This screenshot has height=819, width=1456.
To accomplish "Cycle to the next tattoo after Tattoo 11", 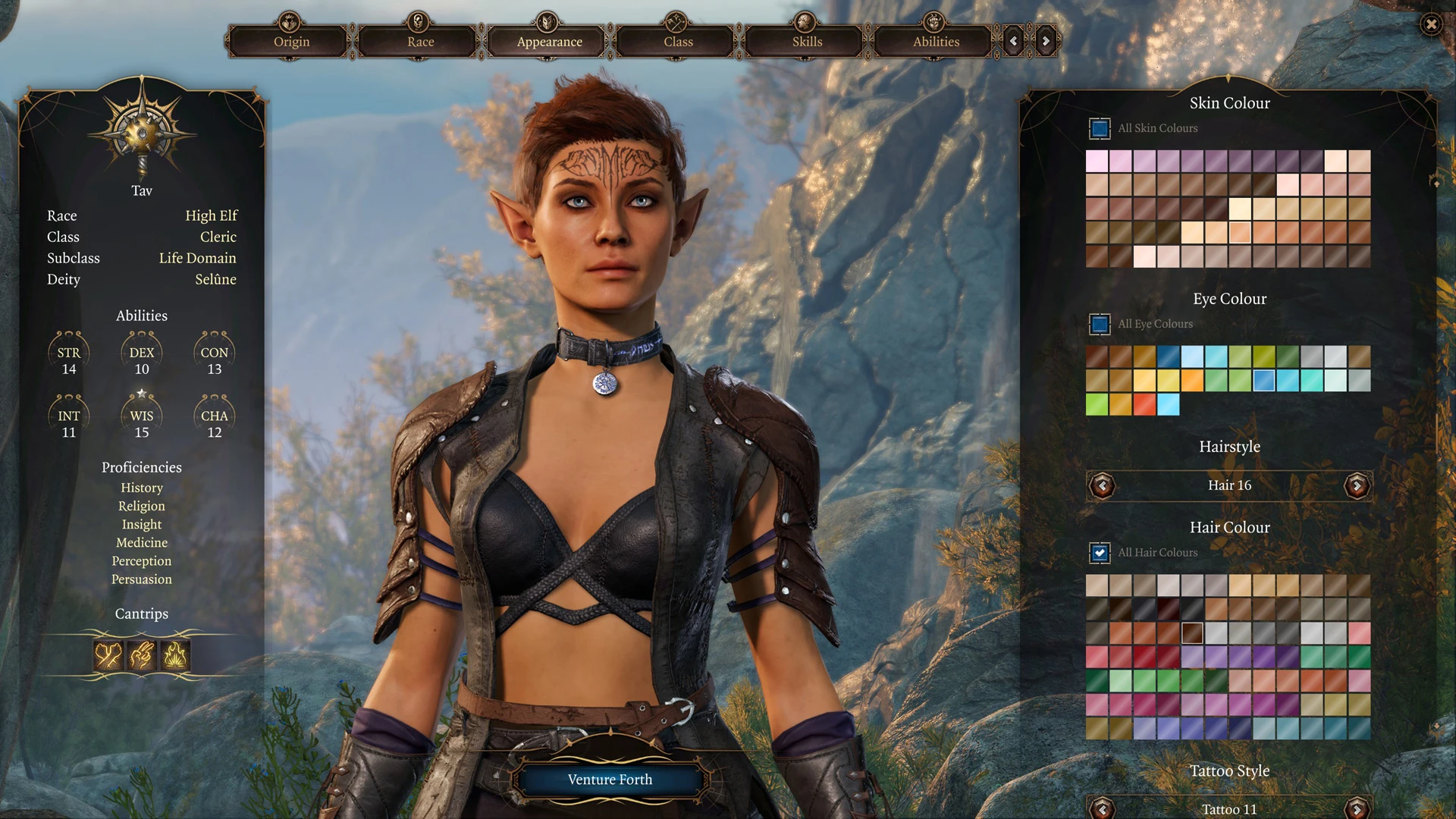I will (1357, 808).
